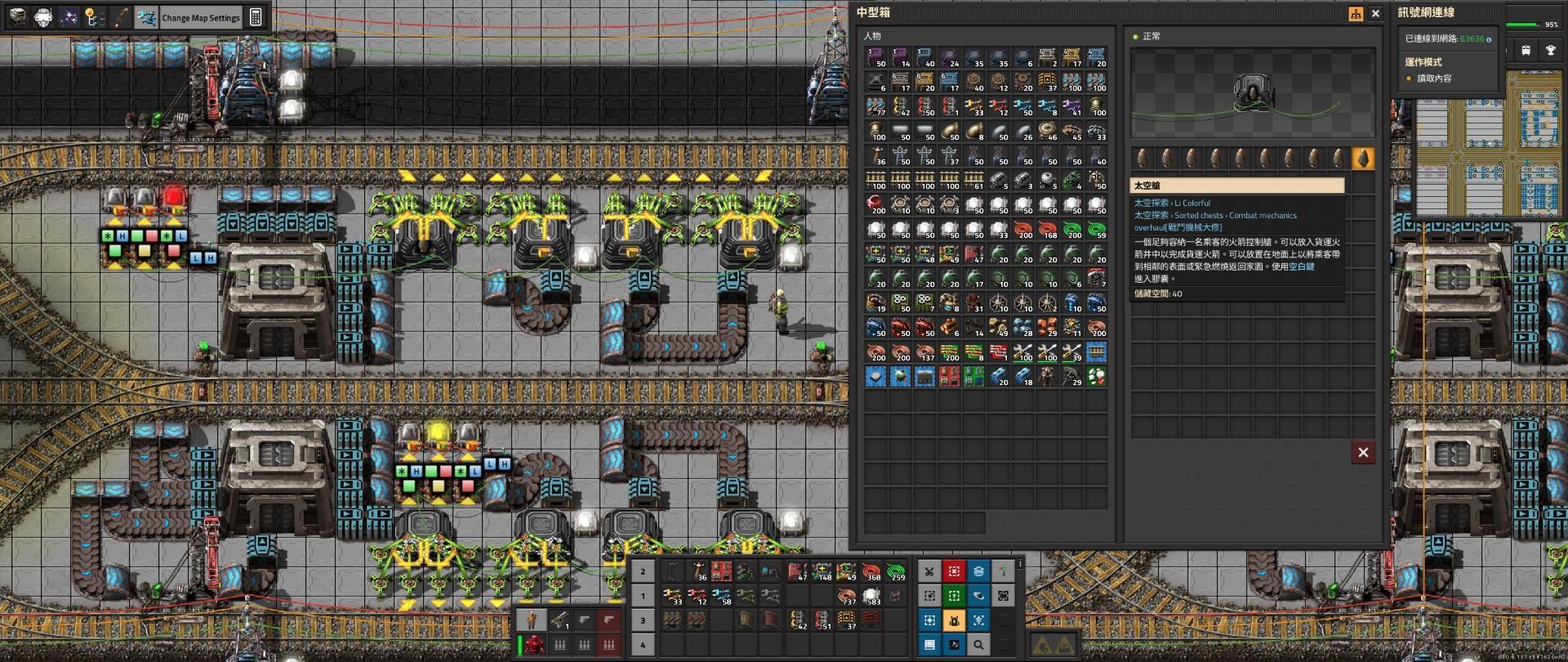Click the blueprint library shortcut icon
Image resolution: width=1568 pixels, height=662 pixels.
(x=978, y=570)
